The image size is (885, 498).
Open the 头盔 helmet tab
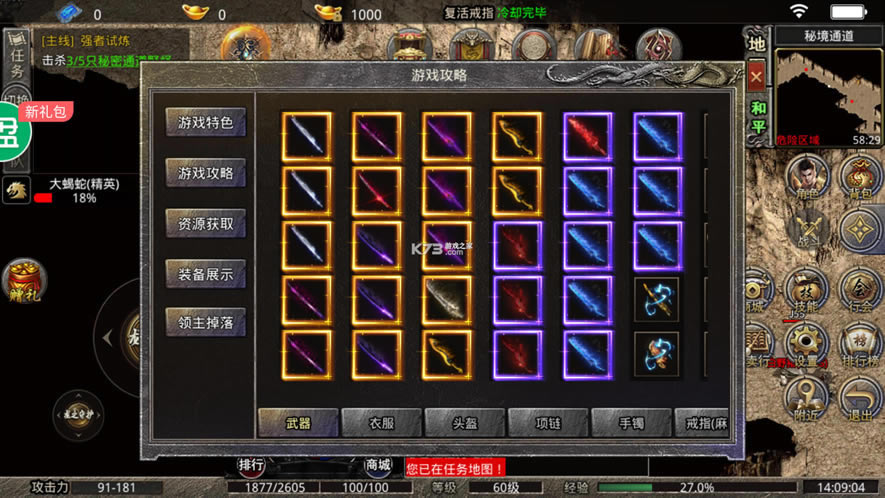coord(464,423)
